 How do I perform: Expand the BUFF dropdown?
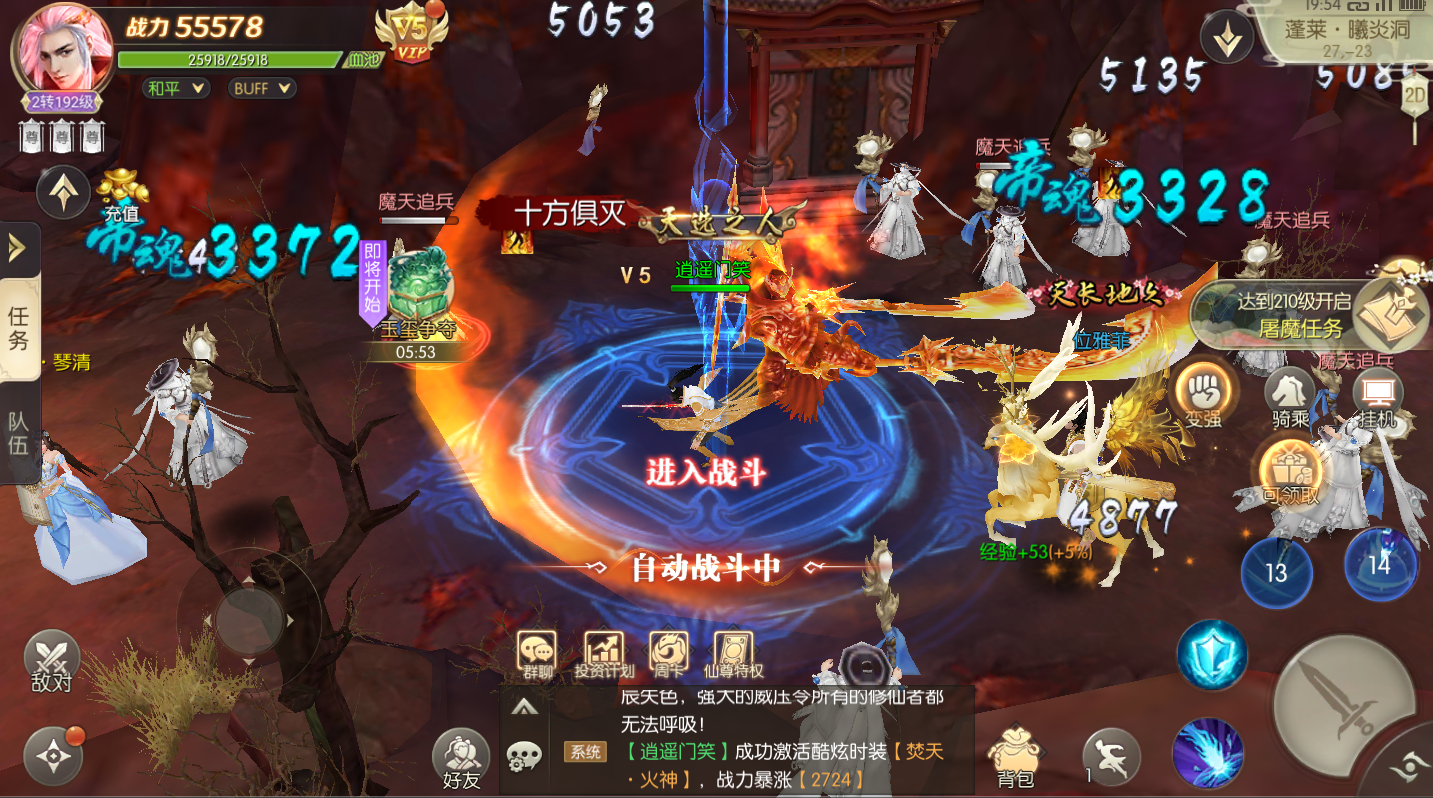[263, 88]
